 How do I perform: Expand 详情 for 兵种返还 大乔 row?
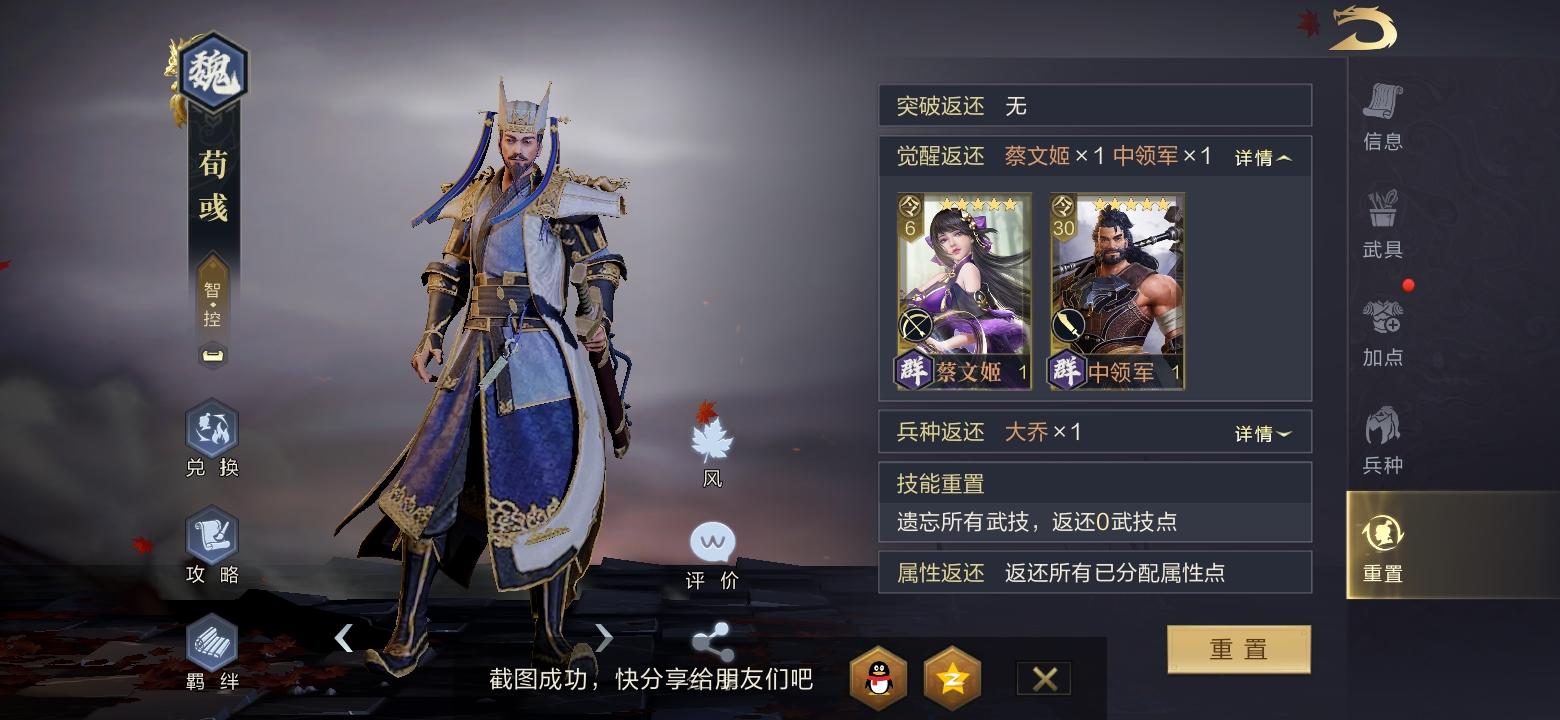click(1263, 432)
